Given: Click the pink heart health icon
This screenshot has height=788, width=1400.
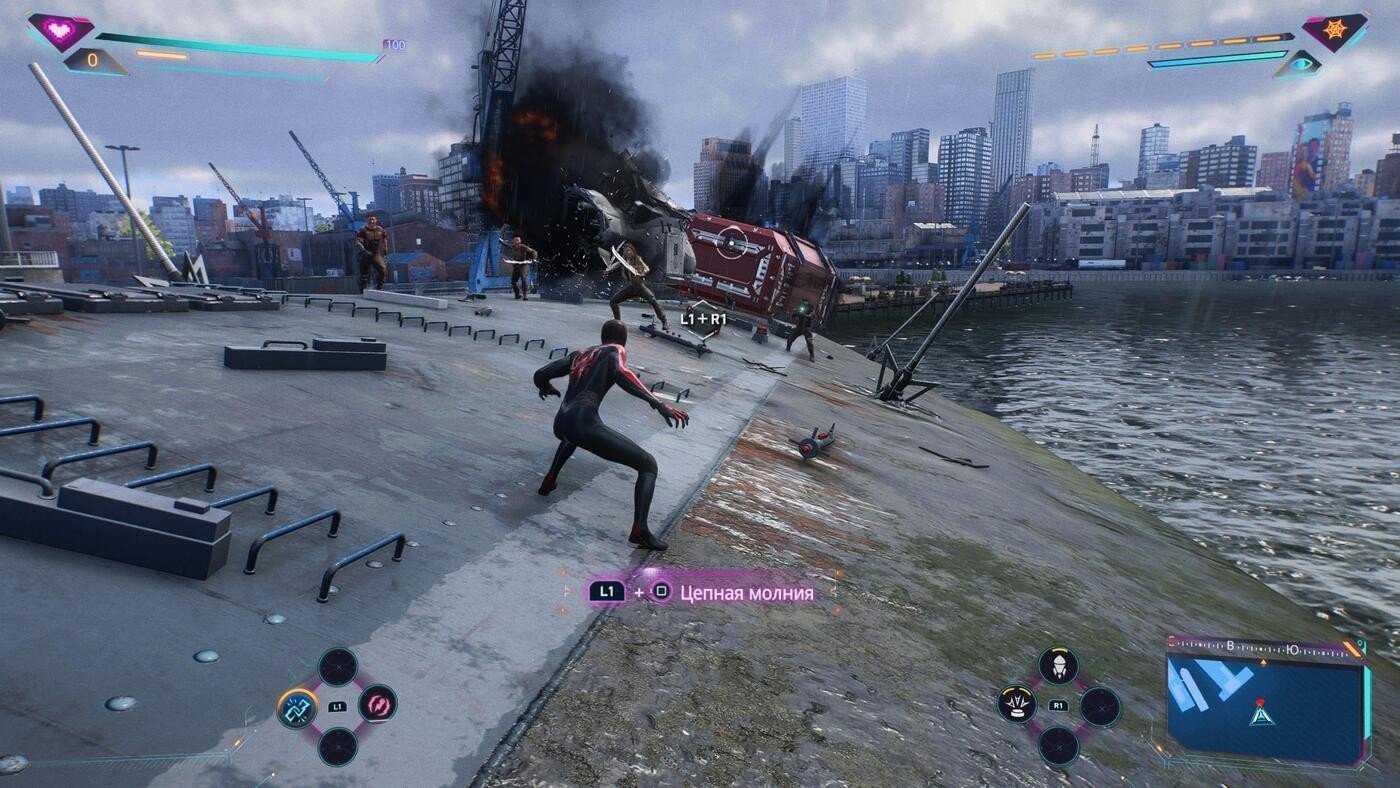Looking at the screenshot, I should click(61, 31).
